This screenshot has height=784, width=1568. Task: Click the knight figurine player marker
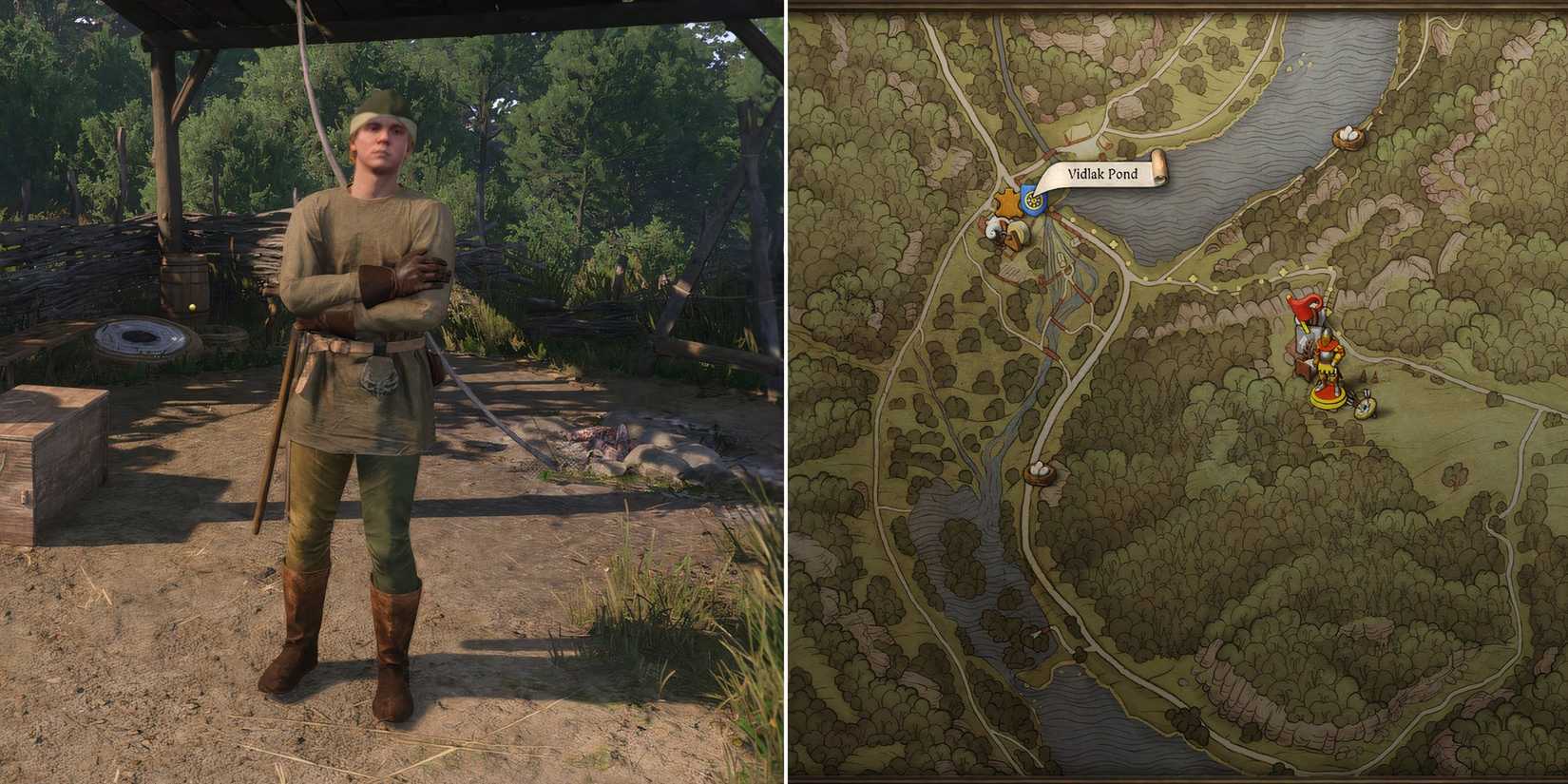[1327, 359]
